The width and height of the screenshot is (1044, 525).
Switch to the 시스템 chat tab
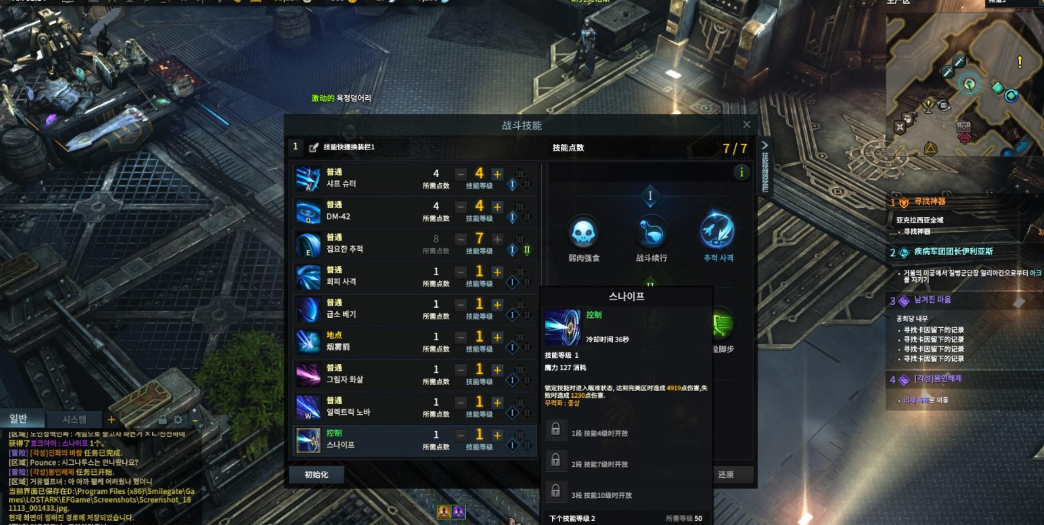click(75, 419)
